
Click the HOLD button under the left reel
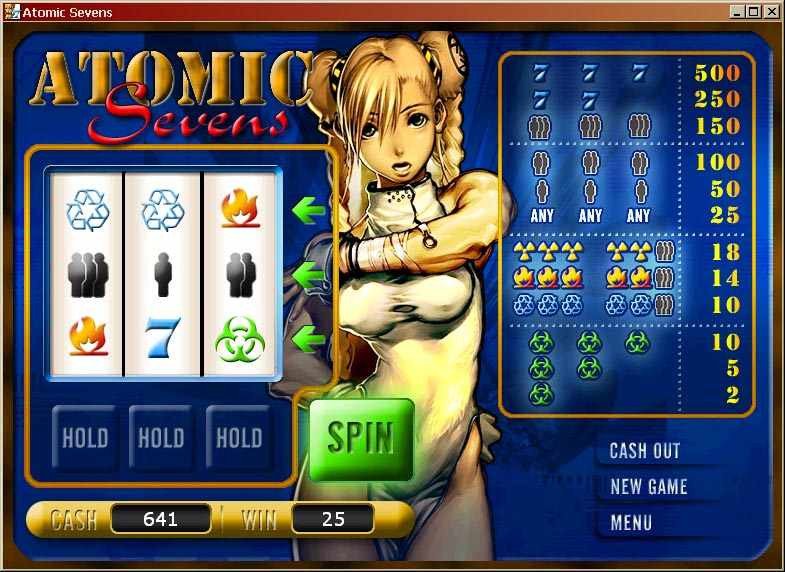(85, 438)
